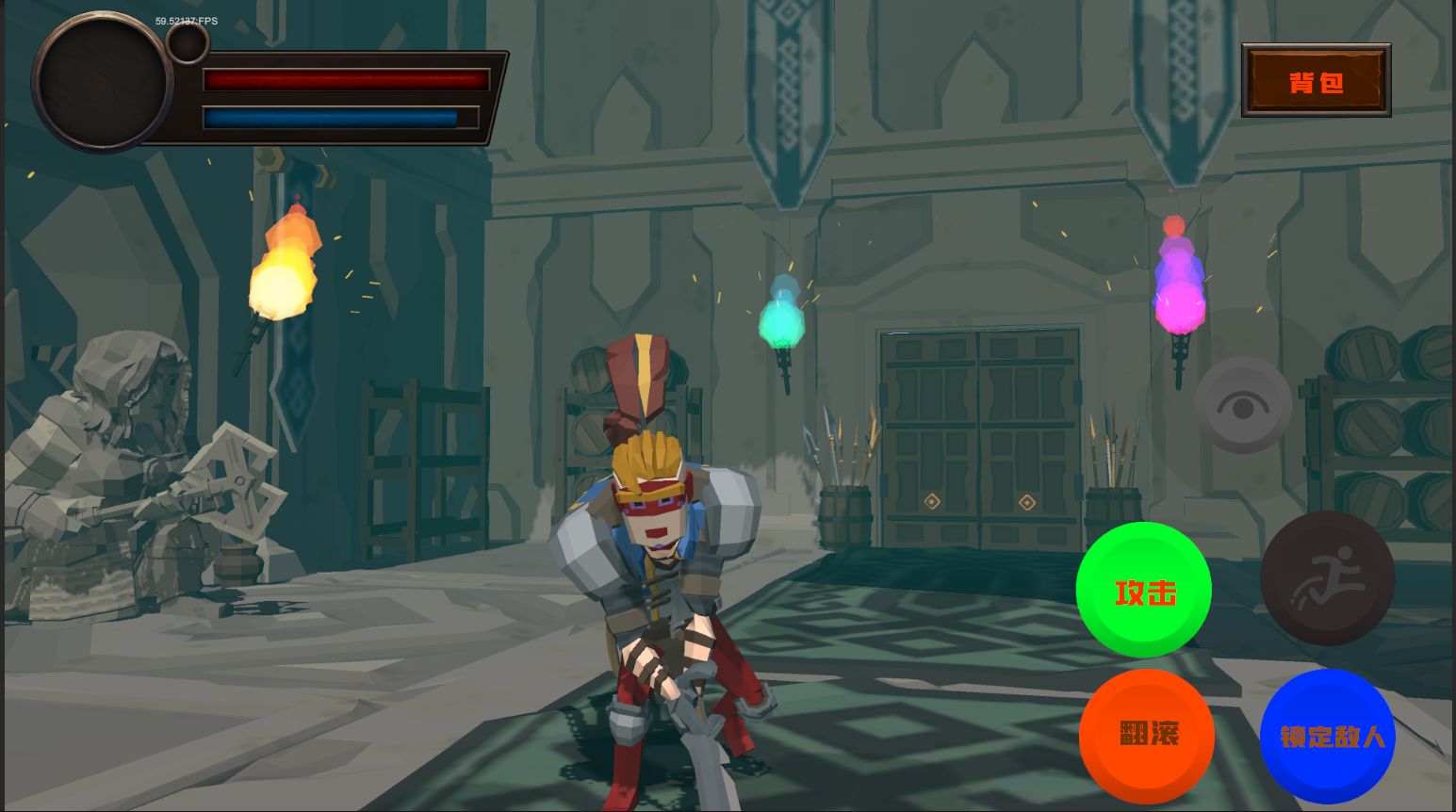
Task: Toggle the running figure sprint button
Action: [1327, 577]
